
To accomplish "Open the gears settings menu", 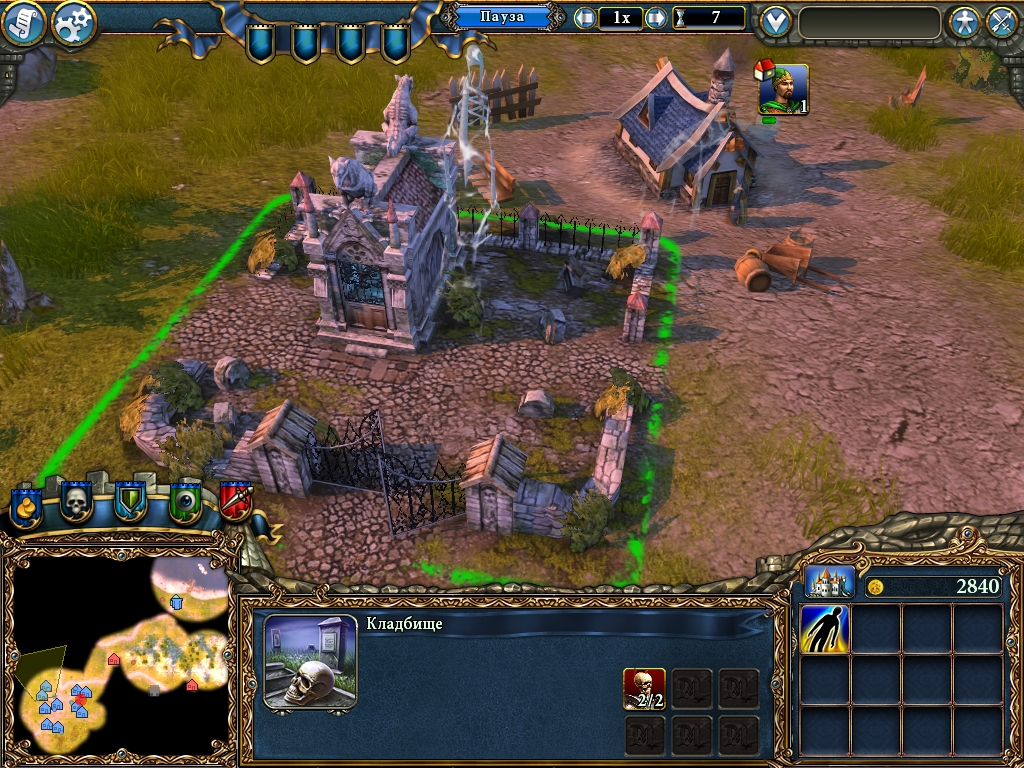I will [73, 22].
